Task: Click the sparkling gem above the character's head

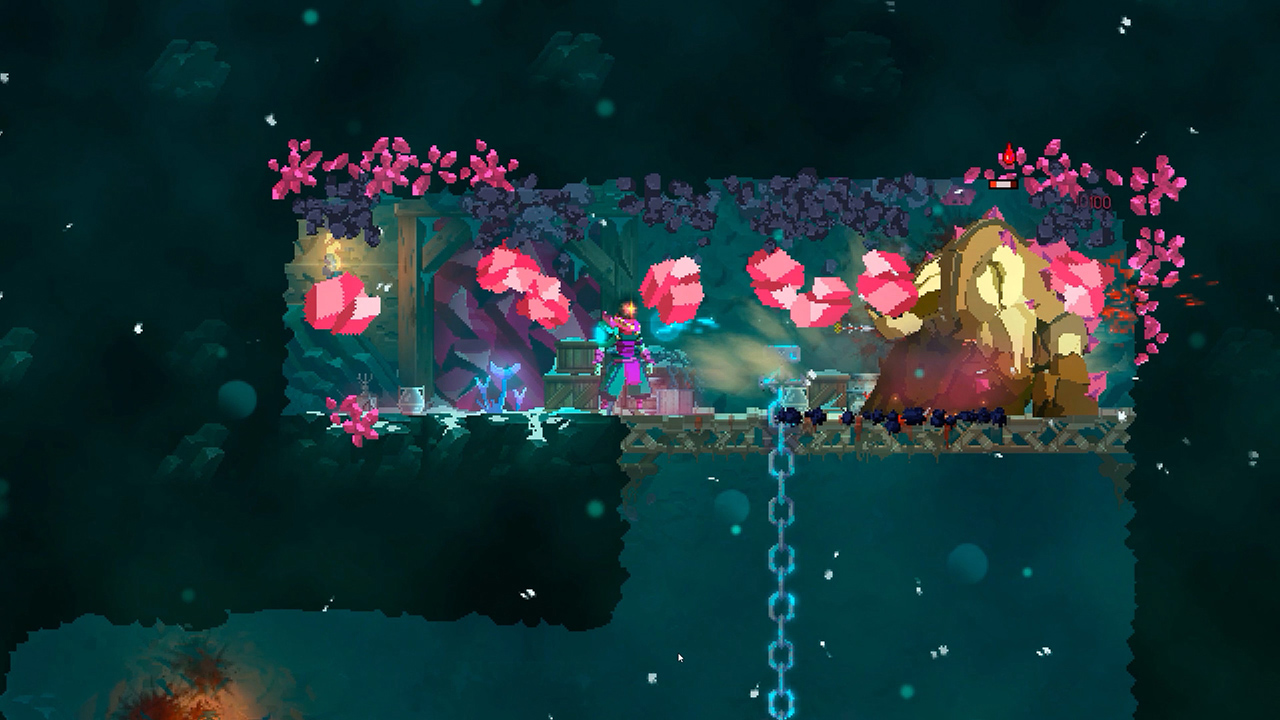Action: tap(628, 308)
